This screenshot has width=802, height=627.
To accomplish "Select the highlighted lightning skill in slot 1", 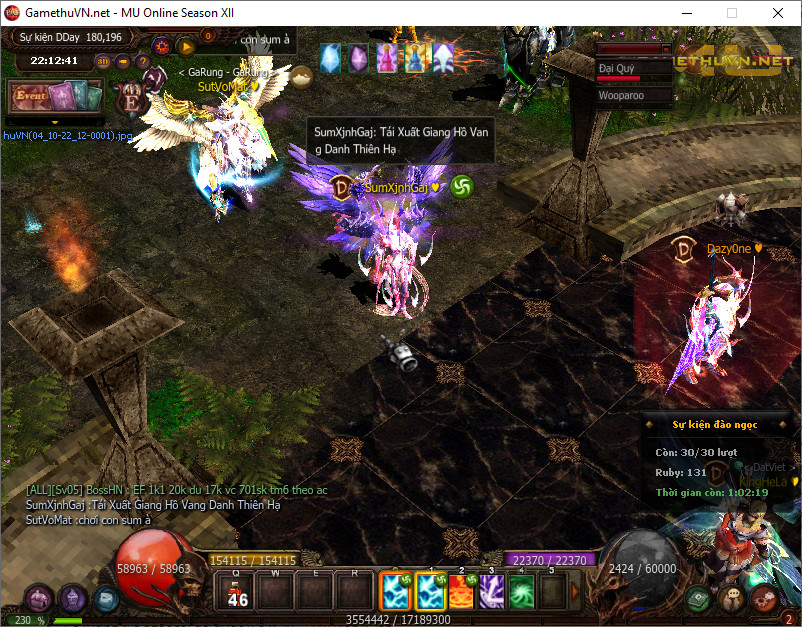I will pyautogui.click(x=432, y=590).
